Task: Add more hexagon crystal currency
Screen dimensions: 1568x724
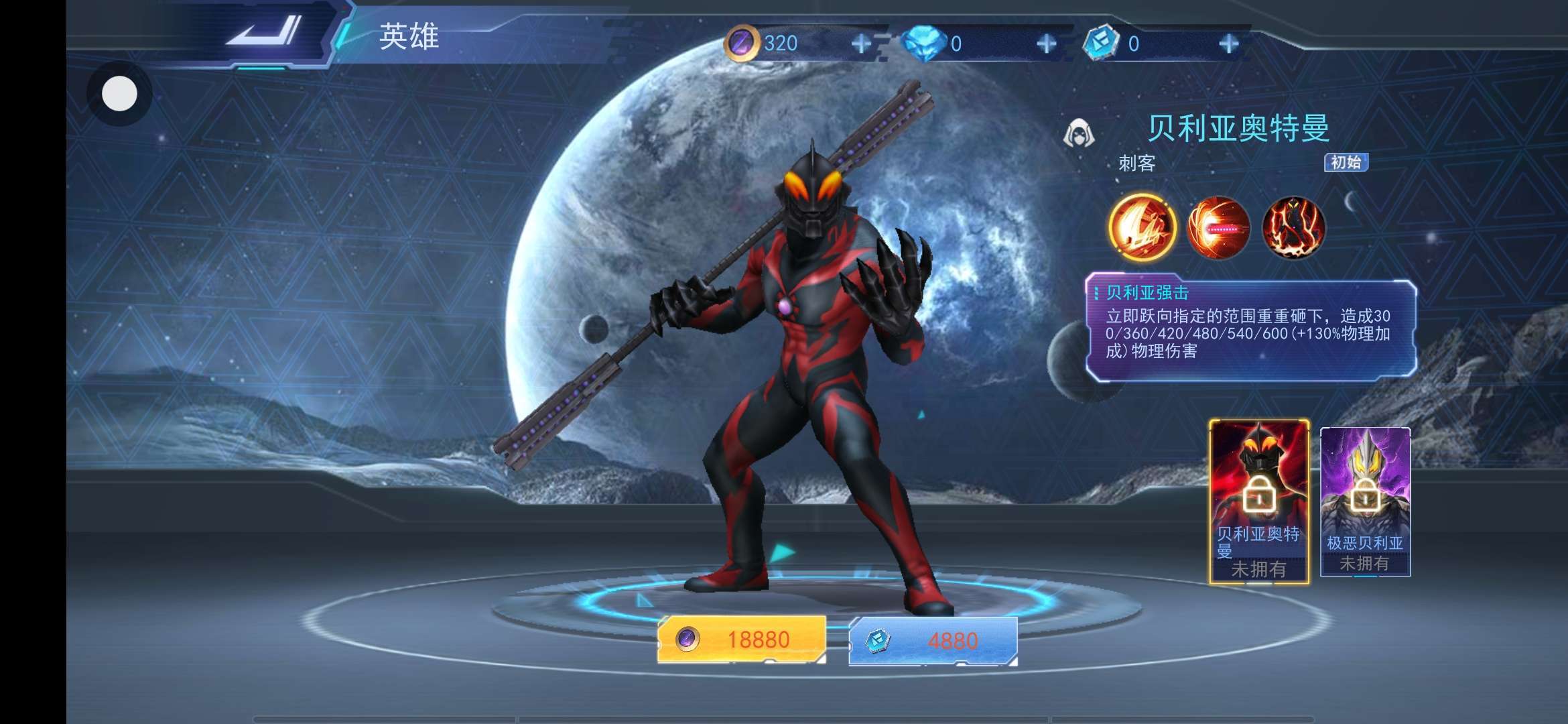Action: [1228, 44]
